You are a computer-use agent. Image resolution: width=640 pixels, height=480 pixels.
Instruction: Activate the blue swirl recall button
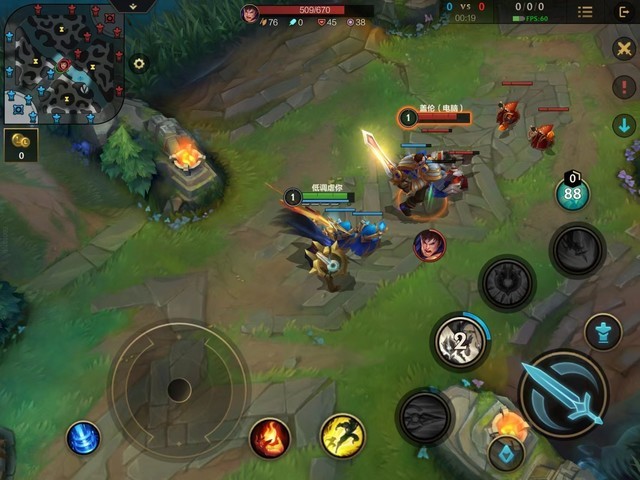83,438
